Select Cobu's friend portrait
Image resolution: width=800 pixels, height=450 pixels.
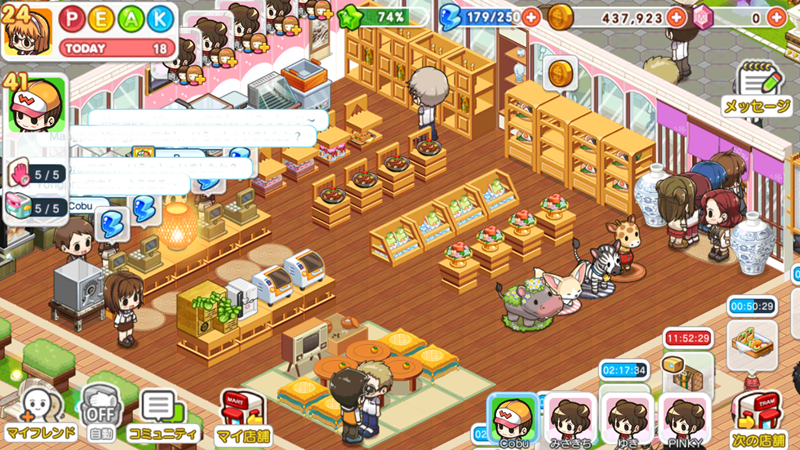tap(513, 418)
